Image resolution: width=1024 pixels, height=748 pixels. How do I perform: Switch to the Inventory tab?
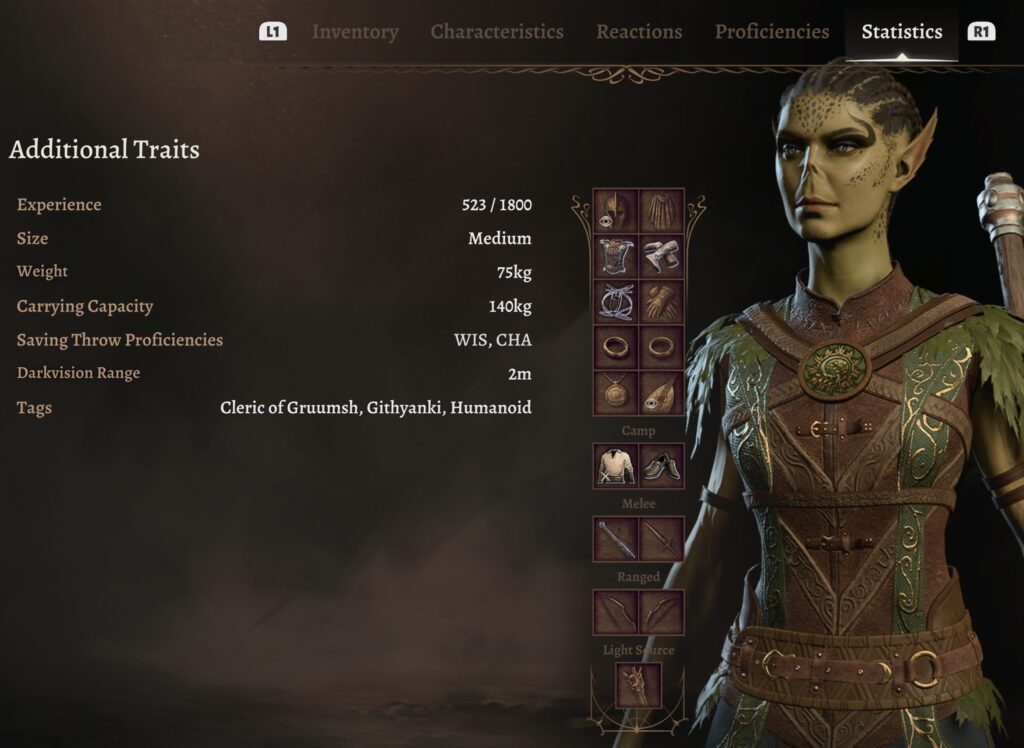[x=354, y=32]
